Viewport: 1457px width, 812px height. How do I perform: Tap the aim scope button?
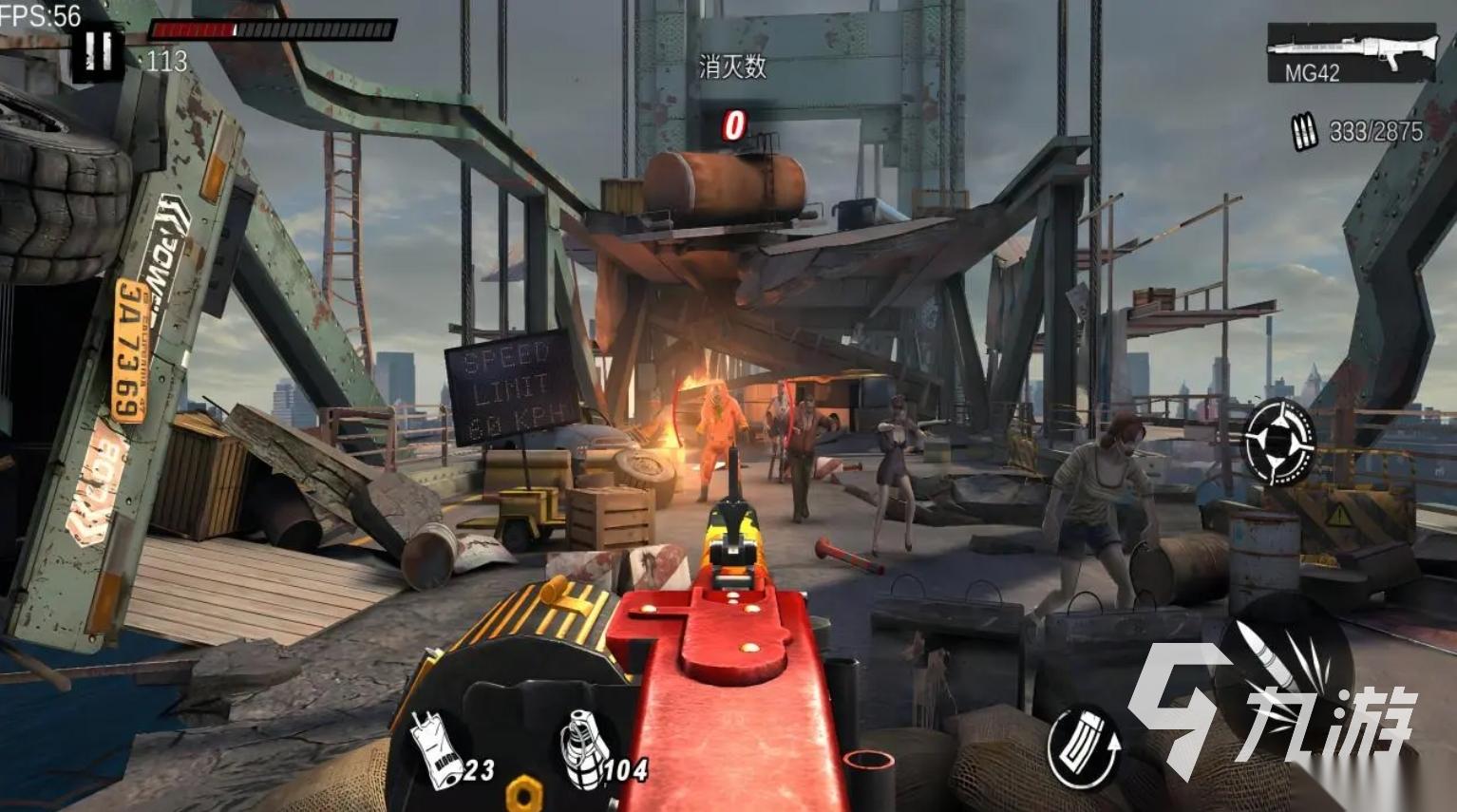point(1279,442)
